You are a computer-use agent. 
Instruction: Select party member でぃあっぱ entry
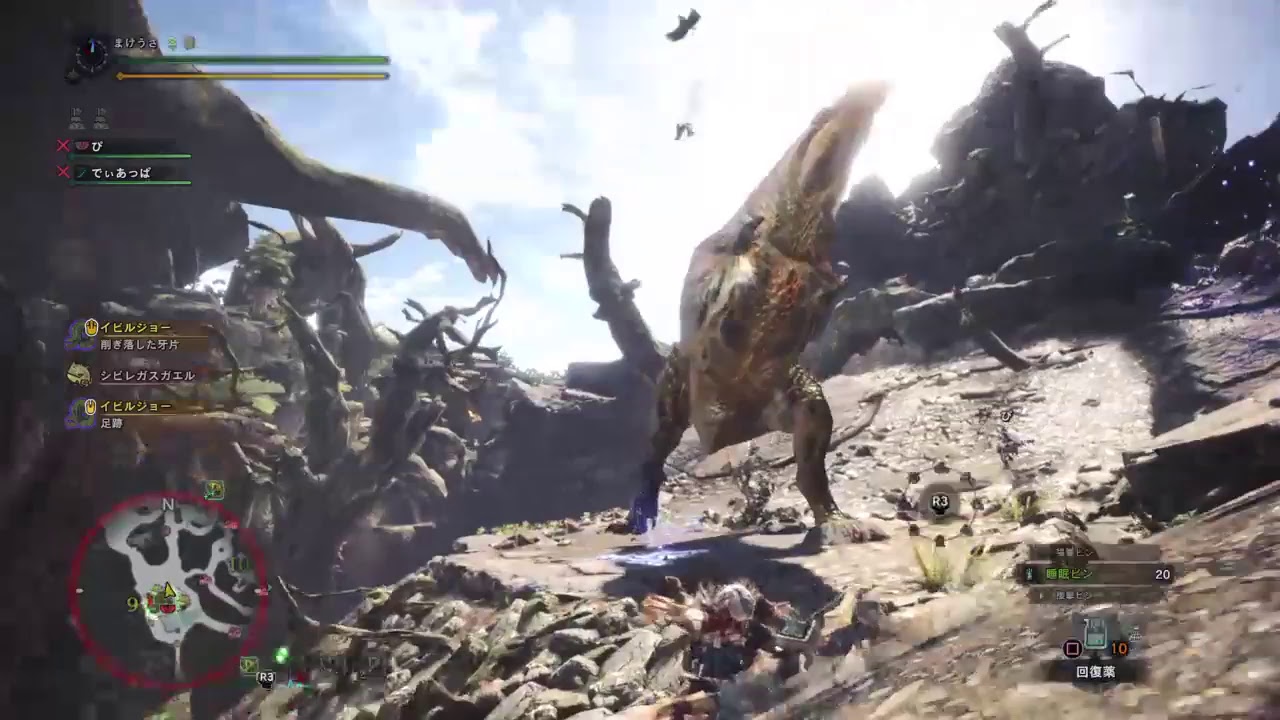point(124,174)
